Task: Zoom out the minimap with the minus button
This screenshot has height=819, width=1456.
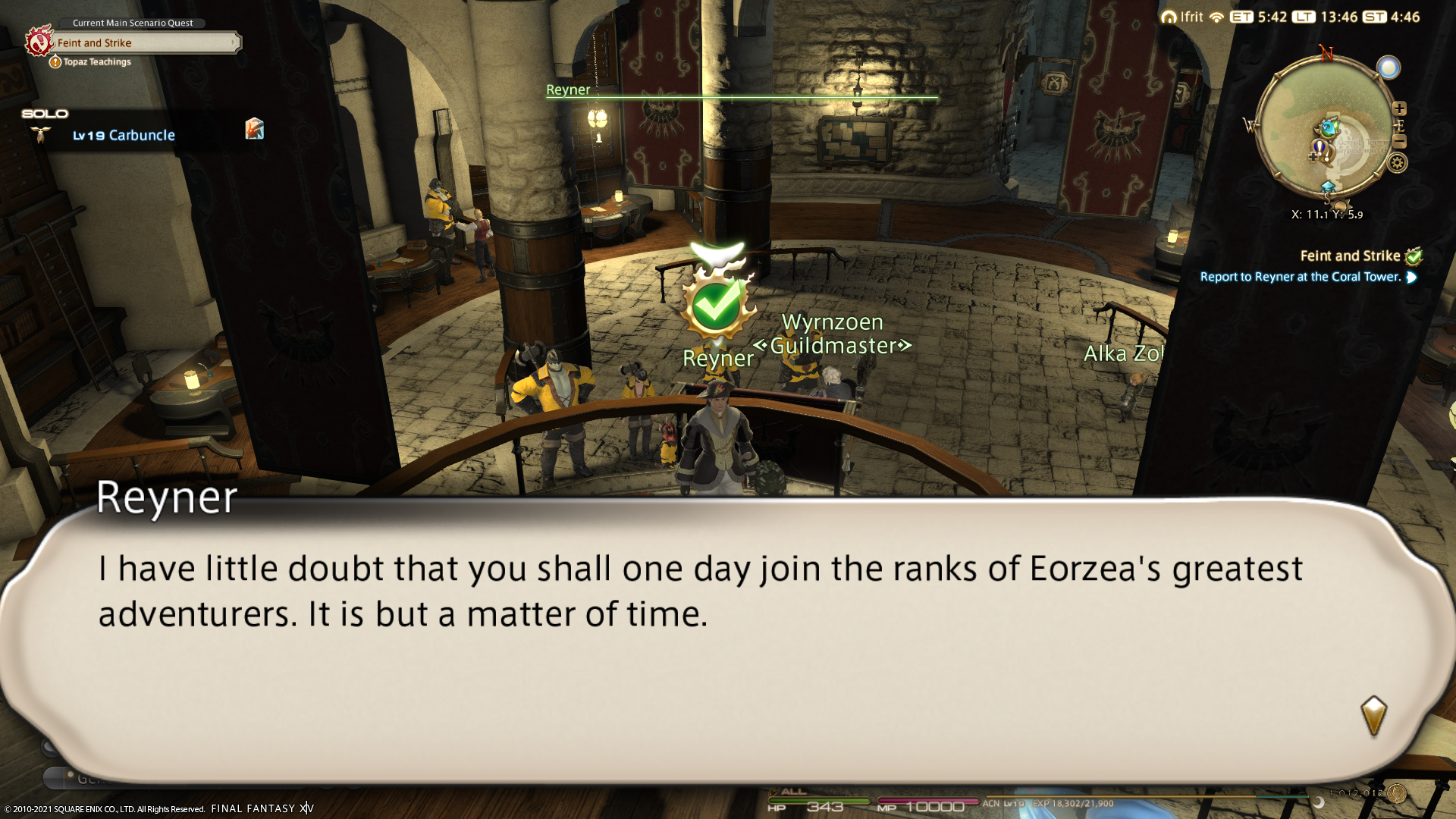Action: (1400, 142)
